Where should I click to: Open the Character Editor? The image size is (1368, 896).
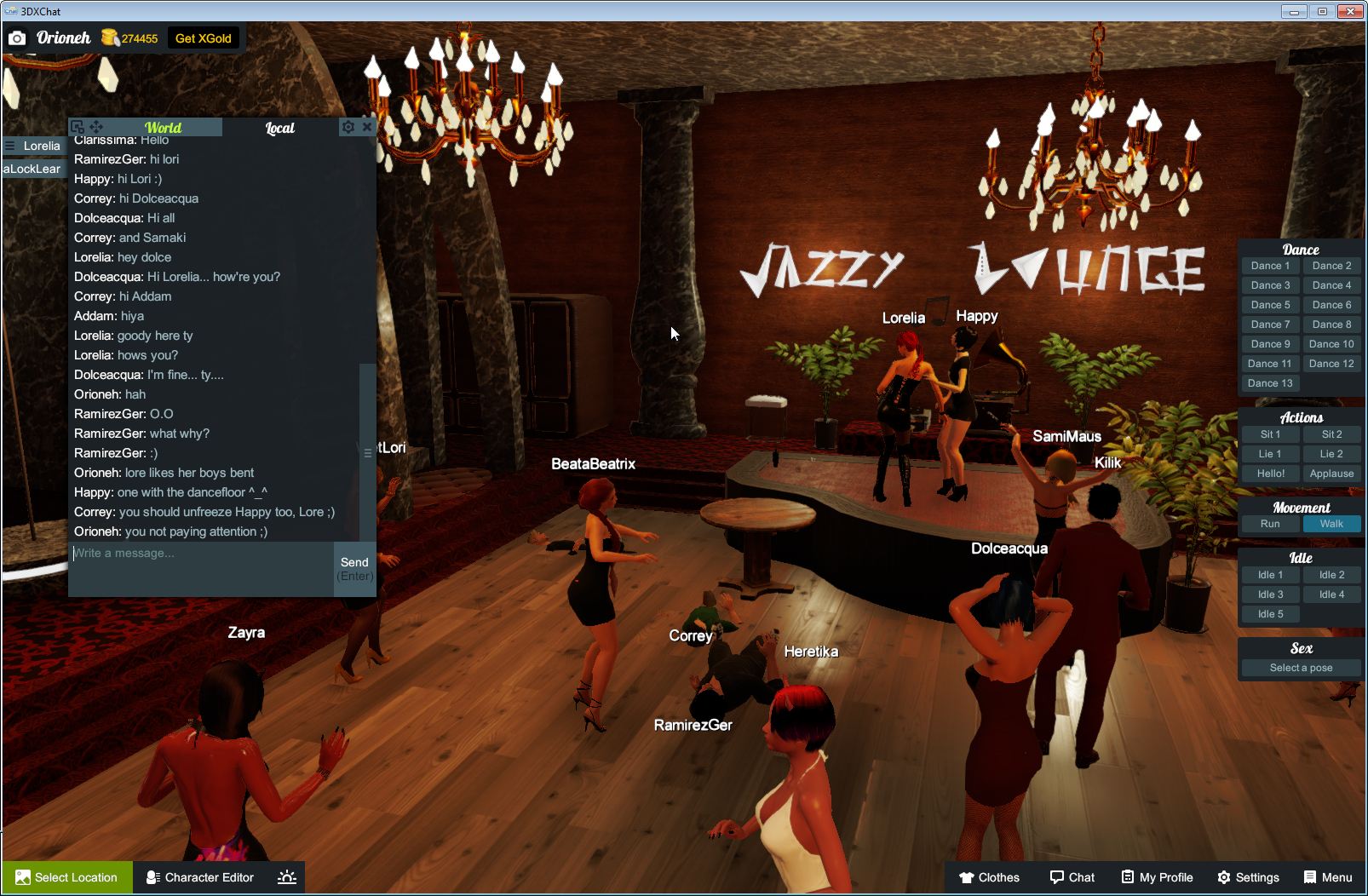pos(199,877)
